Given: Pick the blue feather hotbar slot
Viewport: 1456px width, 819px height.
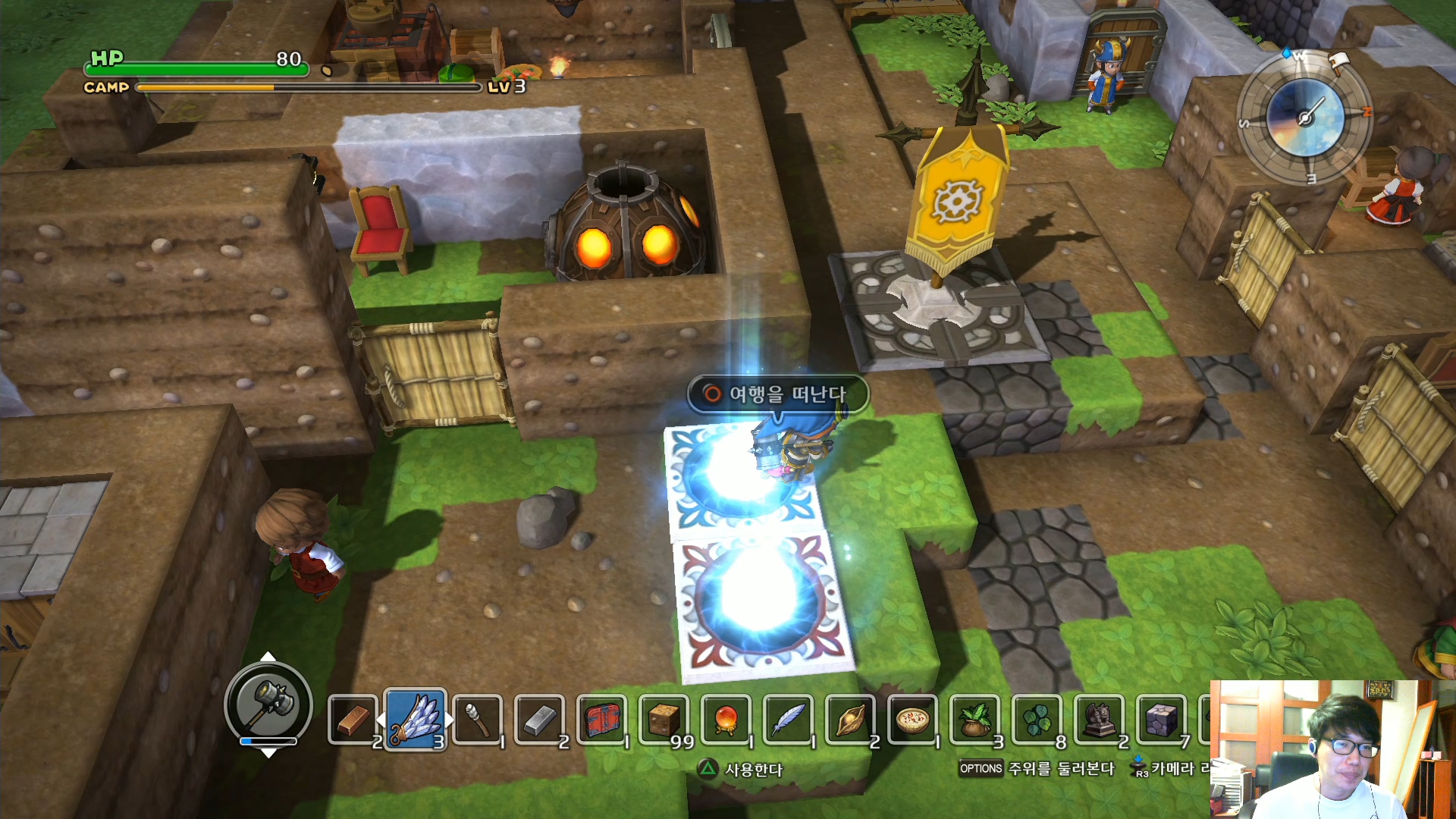Looking at the screenshot, I should point(789,720).
